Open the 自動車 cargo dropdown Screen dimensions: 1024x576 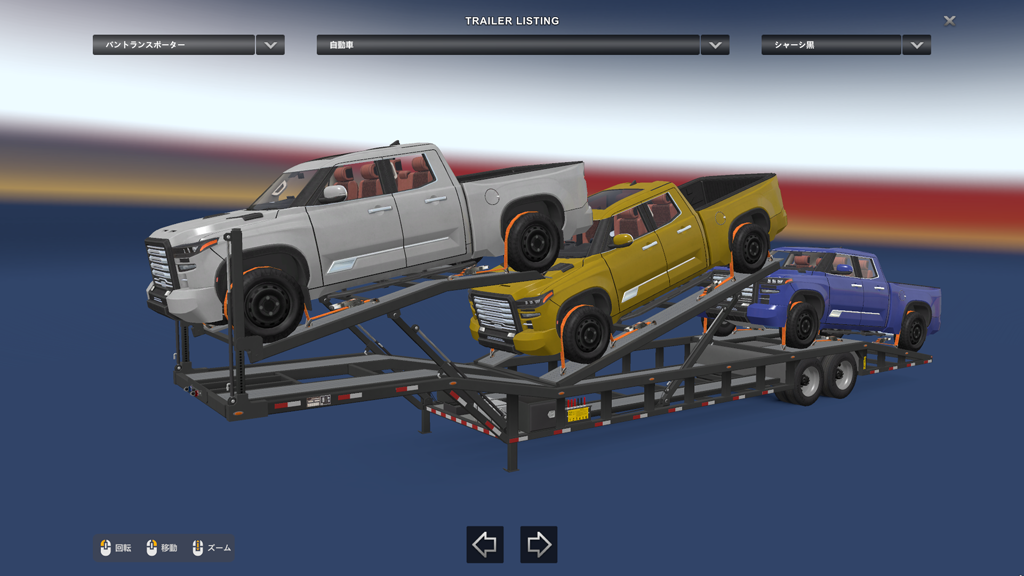point(714,45)
